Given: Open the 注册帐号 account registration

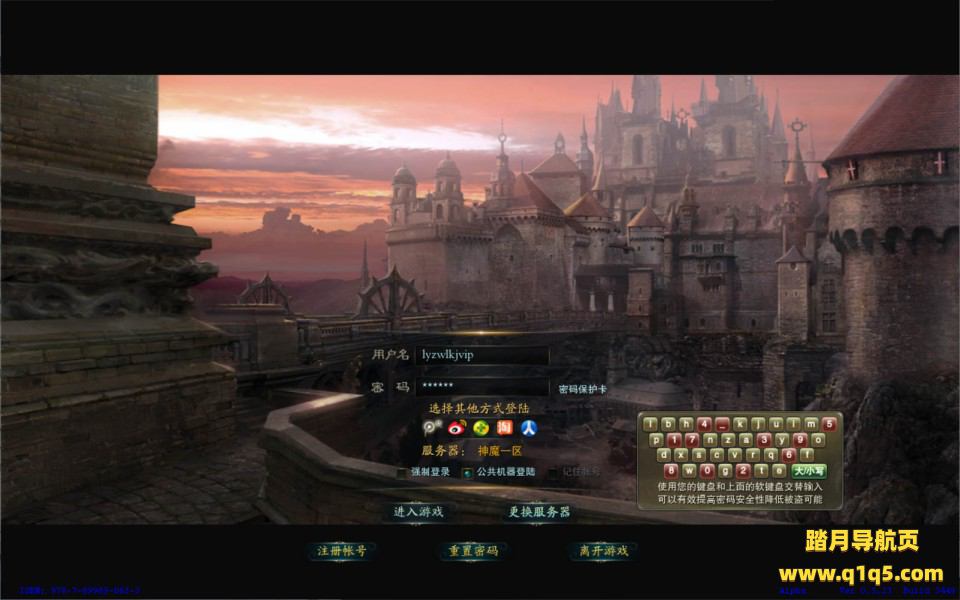Looking at the screenshot, I should point(341,550).
